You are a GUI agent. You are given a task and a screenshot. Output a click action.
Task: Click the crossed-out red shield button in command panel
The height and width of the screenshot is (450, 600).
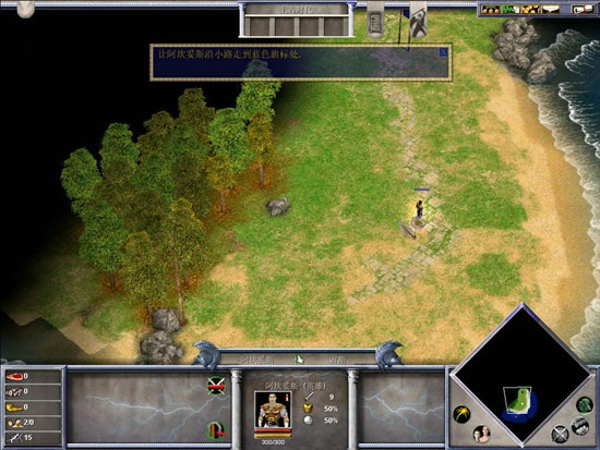tap(215, 386)
